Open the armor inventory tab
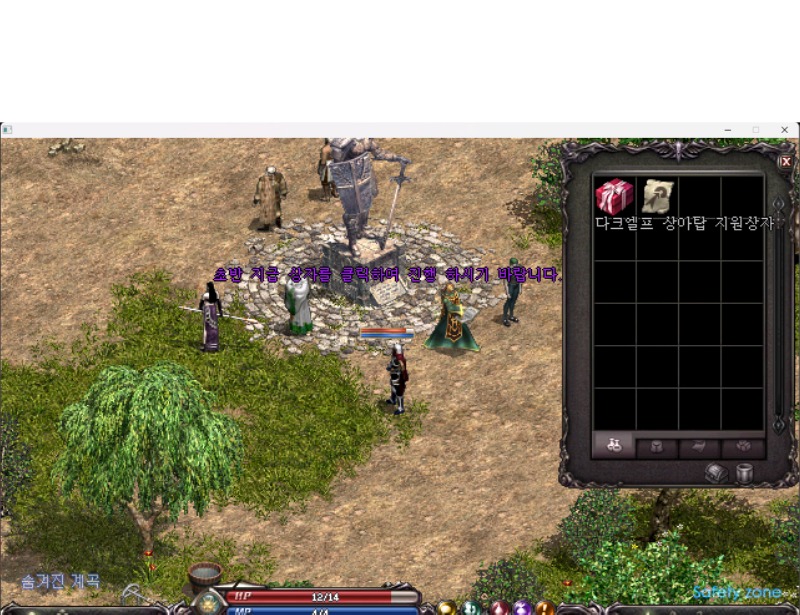 click(657, 447)
